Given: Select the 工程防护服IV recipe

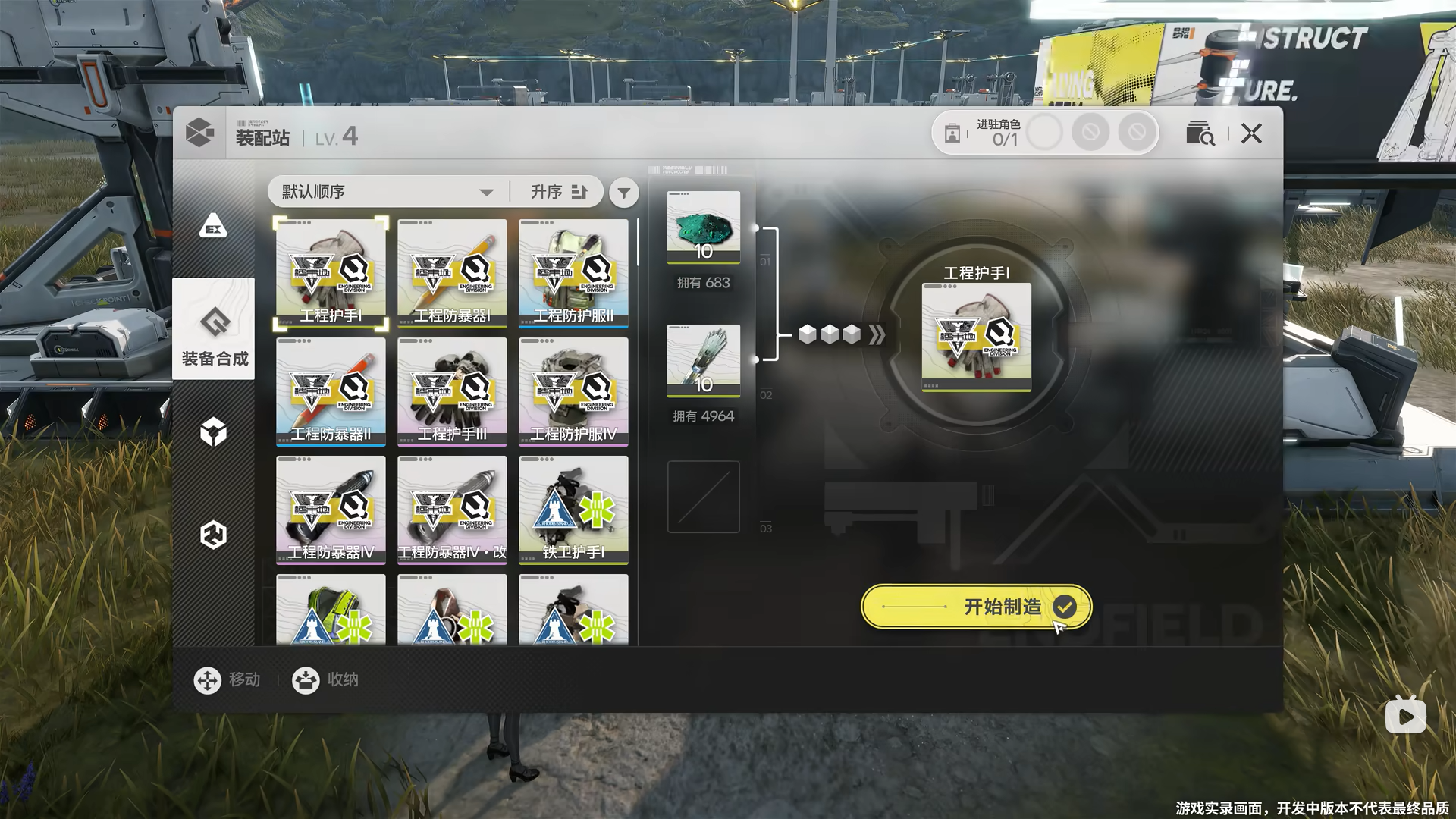Looking at the screenshot, I should click(x=573, y=391).
